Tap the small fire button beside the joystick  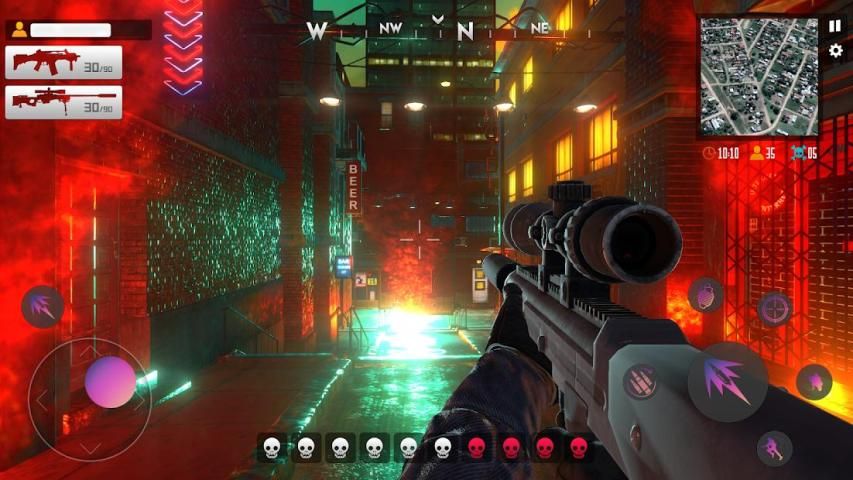(x=42, y=306)
